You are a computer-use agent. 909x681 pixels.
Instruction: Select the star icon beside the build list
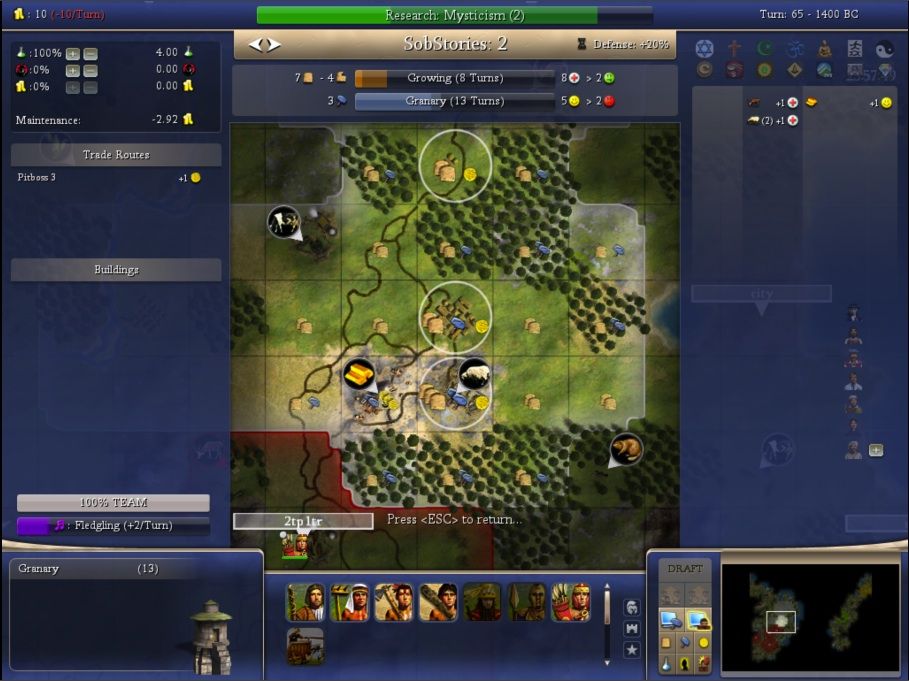click(631, 650)
